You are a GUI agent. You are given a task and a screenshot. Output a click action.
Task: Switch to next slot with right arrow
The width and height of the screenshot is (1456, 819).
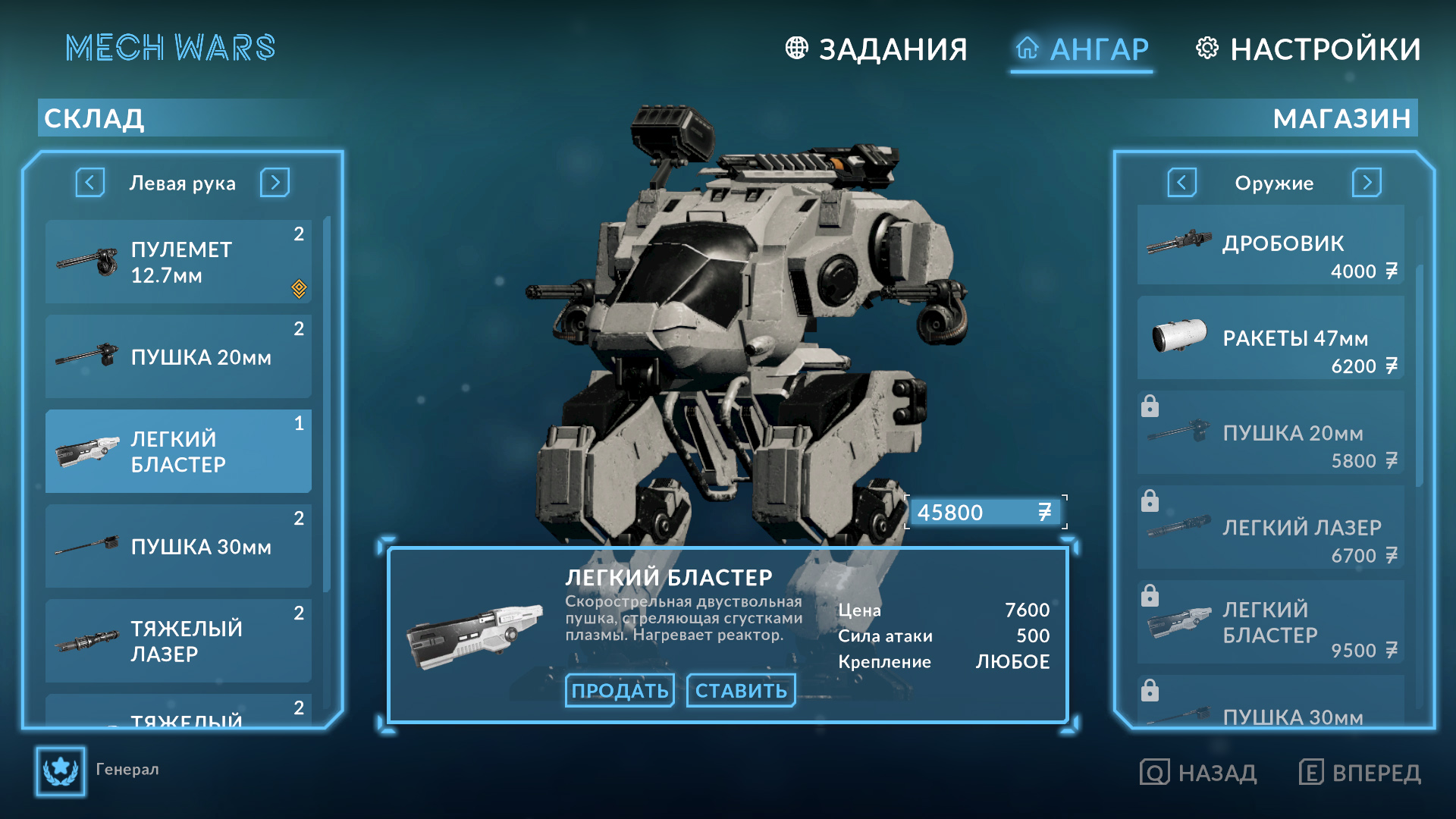tap(275, 183)
